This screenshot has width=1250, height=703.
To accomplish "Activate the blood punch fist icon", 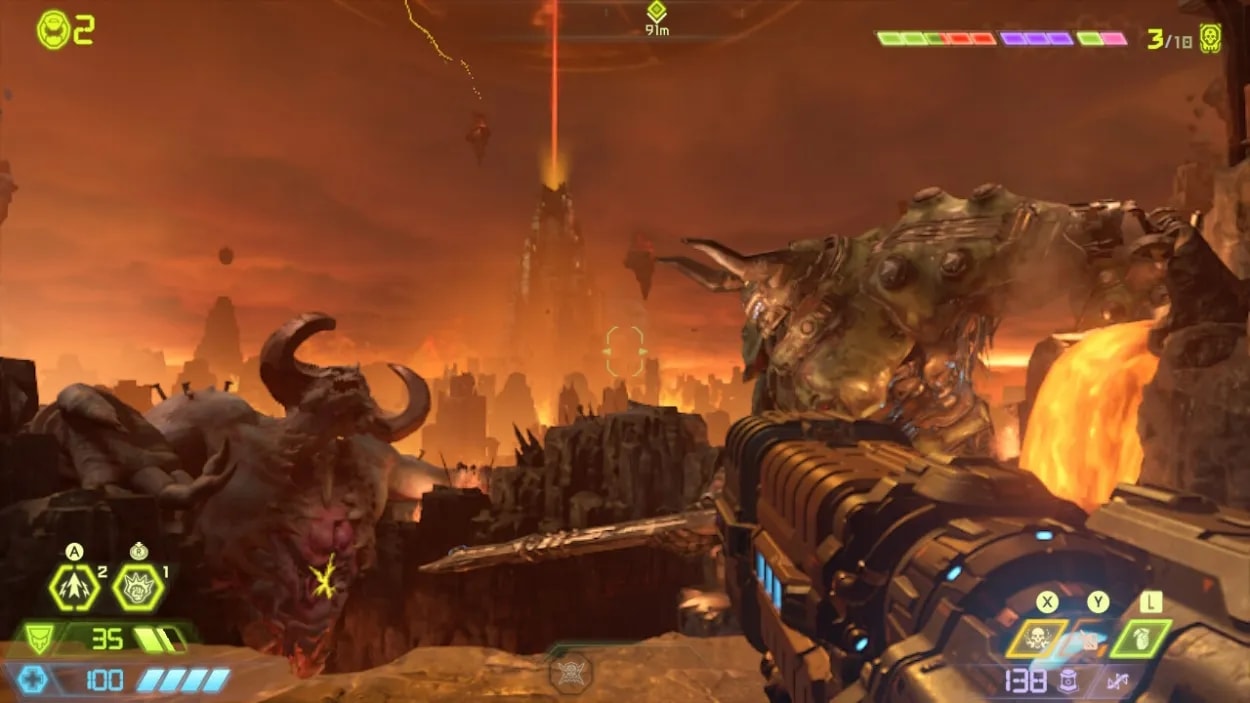I will (x=138, y=588).
